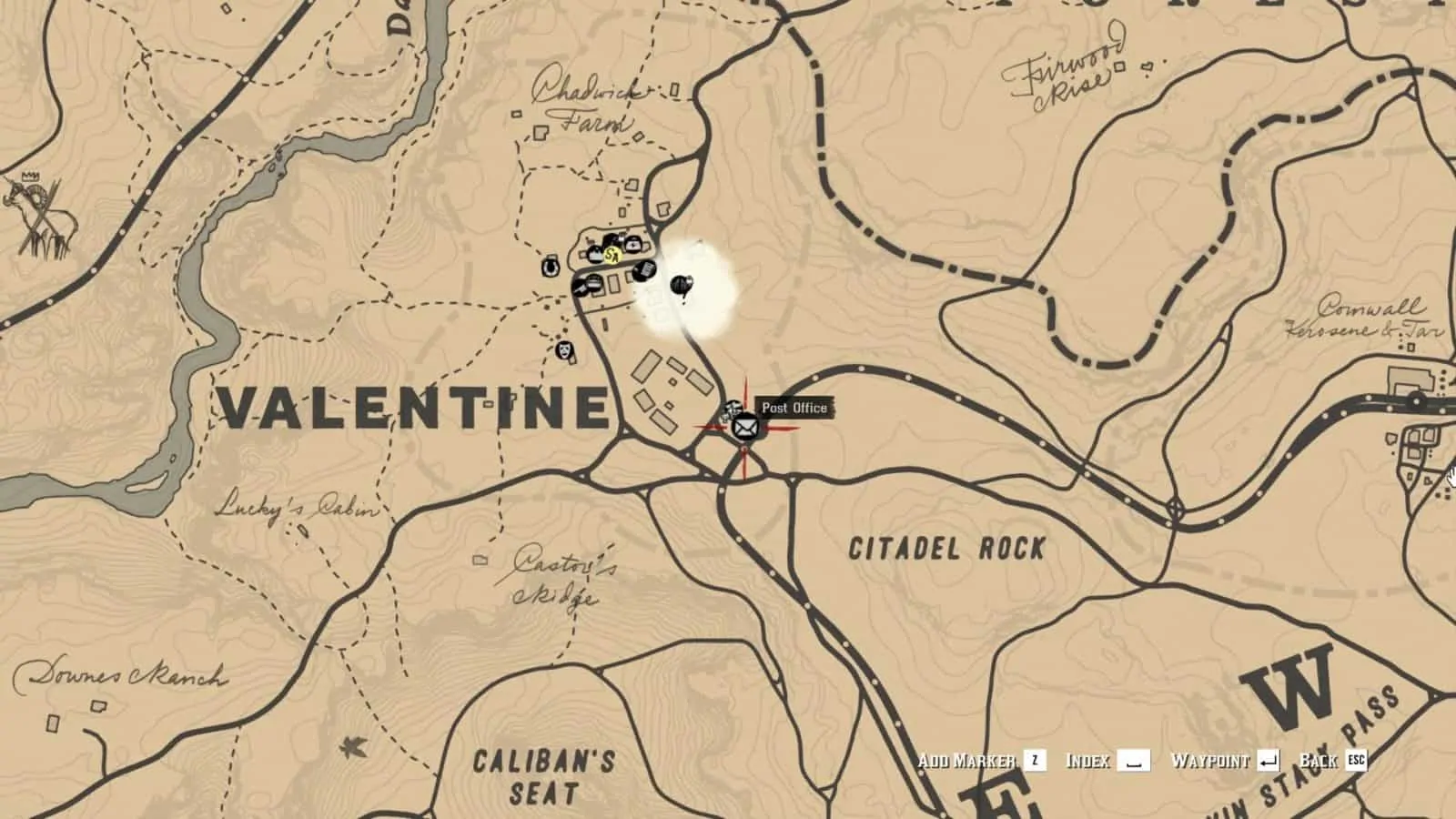Select the Post Office envelope icon
Viewport: 1456px width, 819px height.
pyautogui.click(x=744, y=428)
